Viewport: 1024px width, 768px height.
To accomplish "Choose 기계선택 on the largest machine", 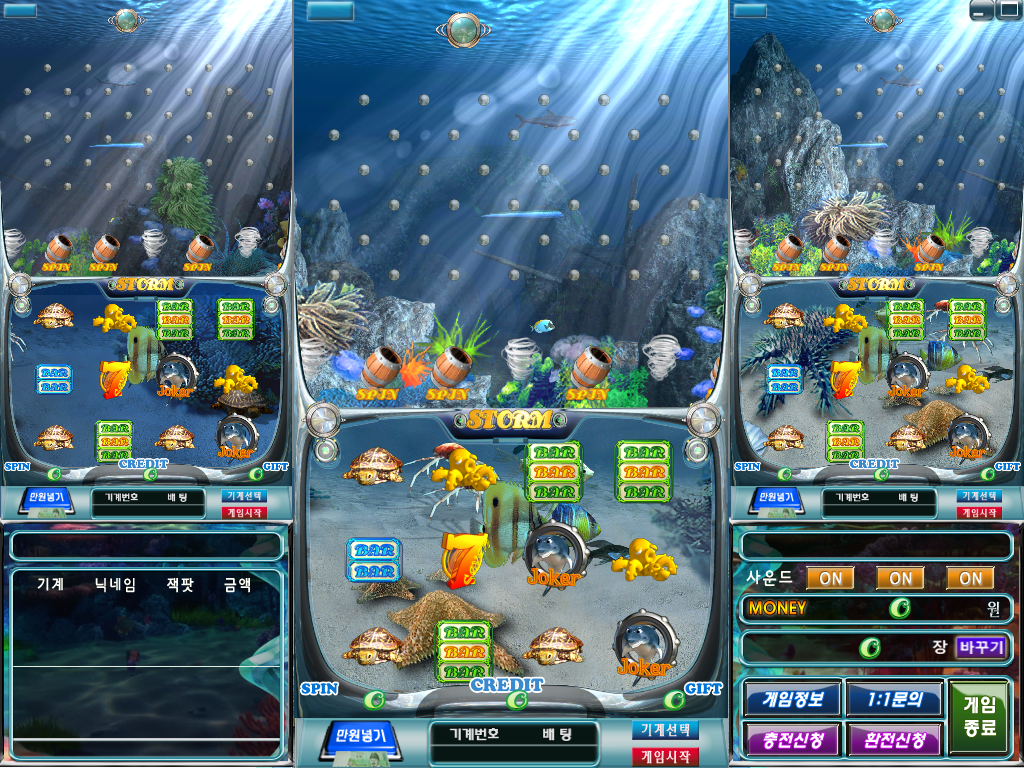I will tap(665, 730).
